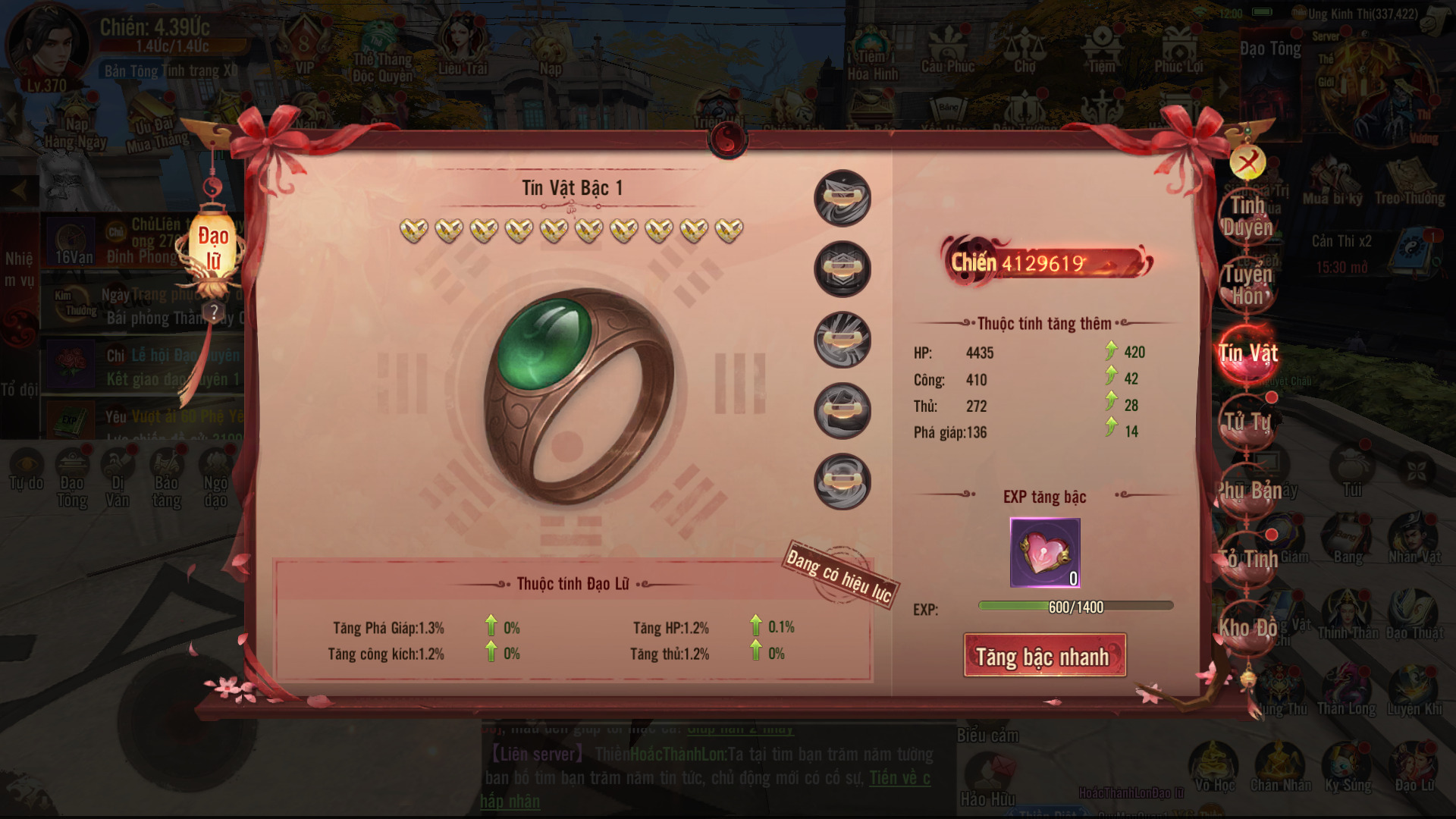The image size is (1456, 819).
Task: Go to the Tử Tự tab
Action: [1247, 422]
